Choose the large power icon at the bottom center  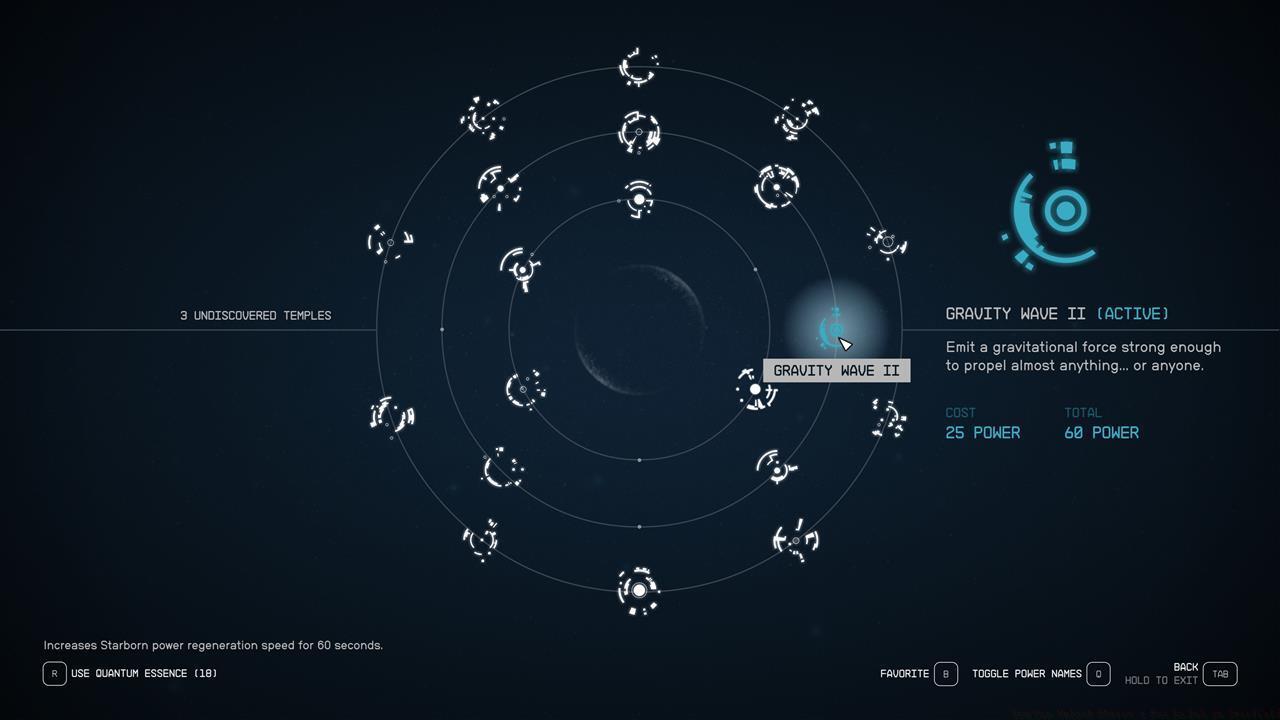[x=638, y=591]
